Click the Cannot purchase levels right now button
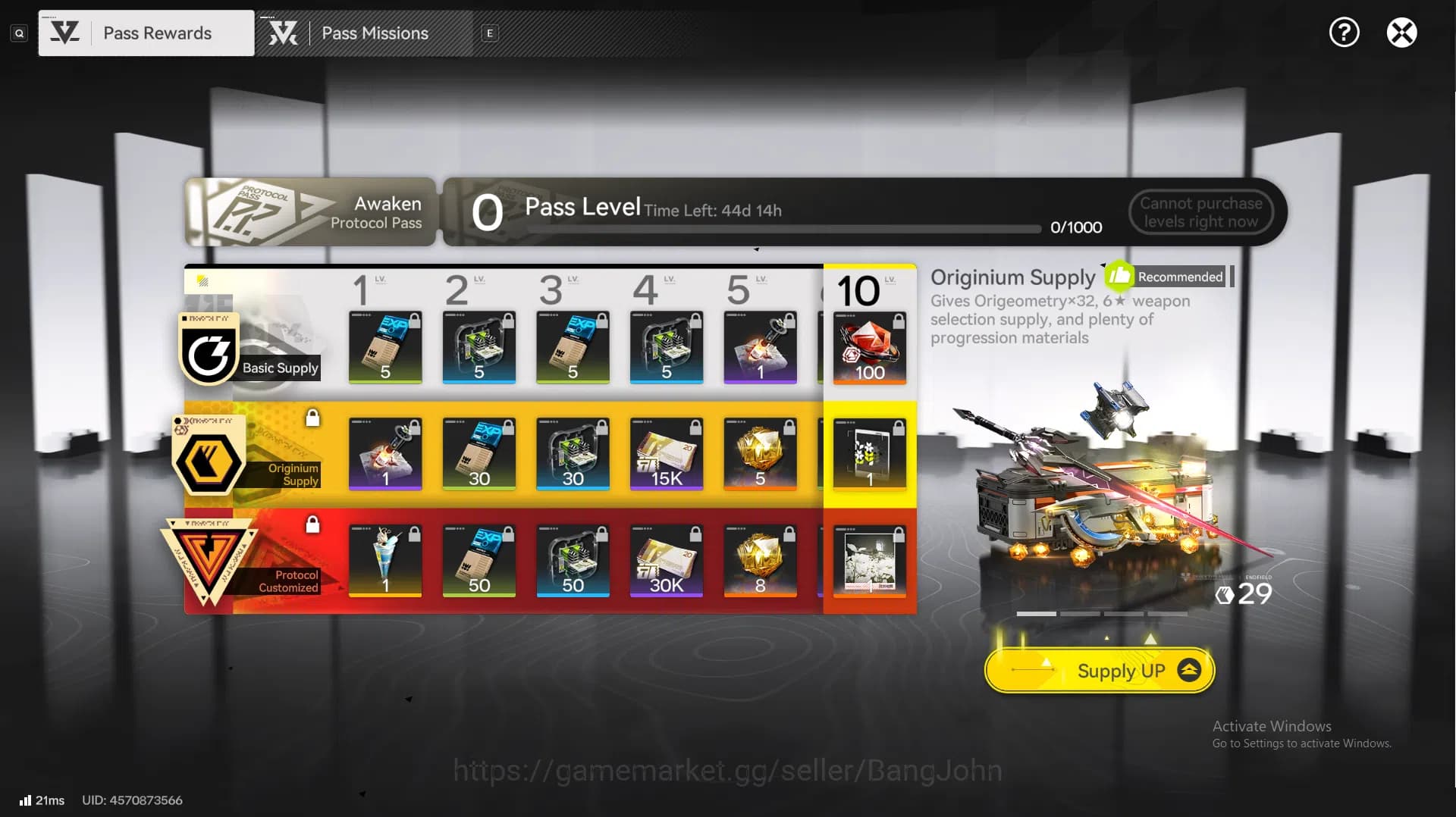1456x817 pixels. (x=1200, y=211)
